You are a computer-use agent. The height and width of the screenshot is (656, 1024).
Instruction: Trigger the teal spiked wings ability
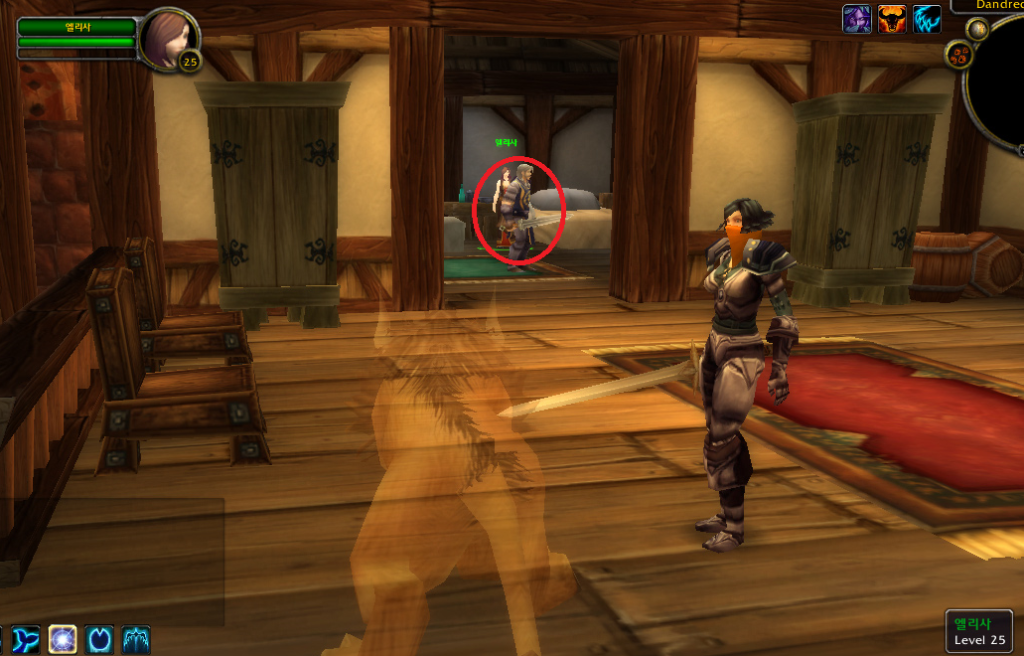coord(136,639)
